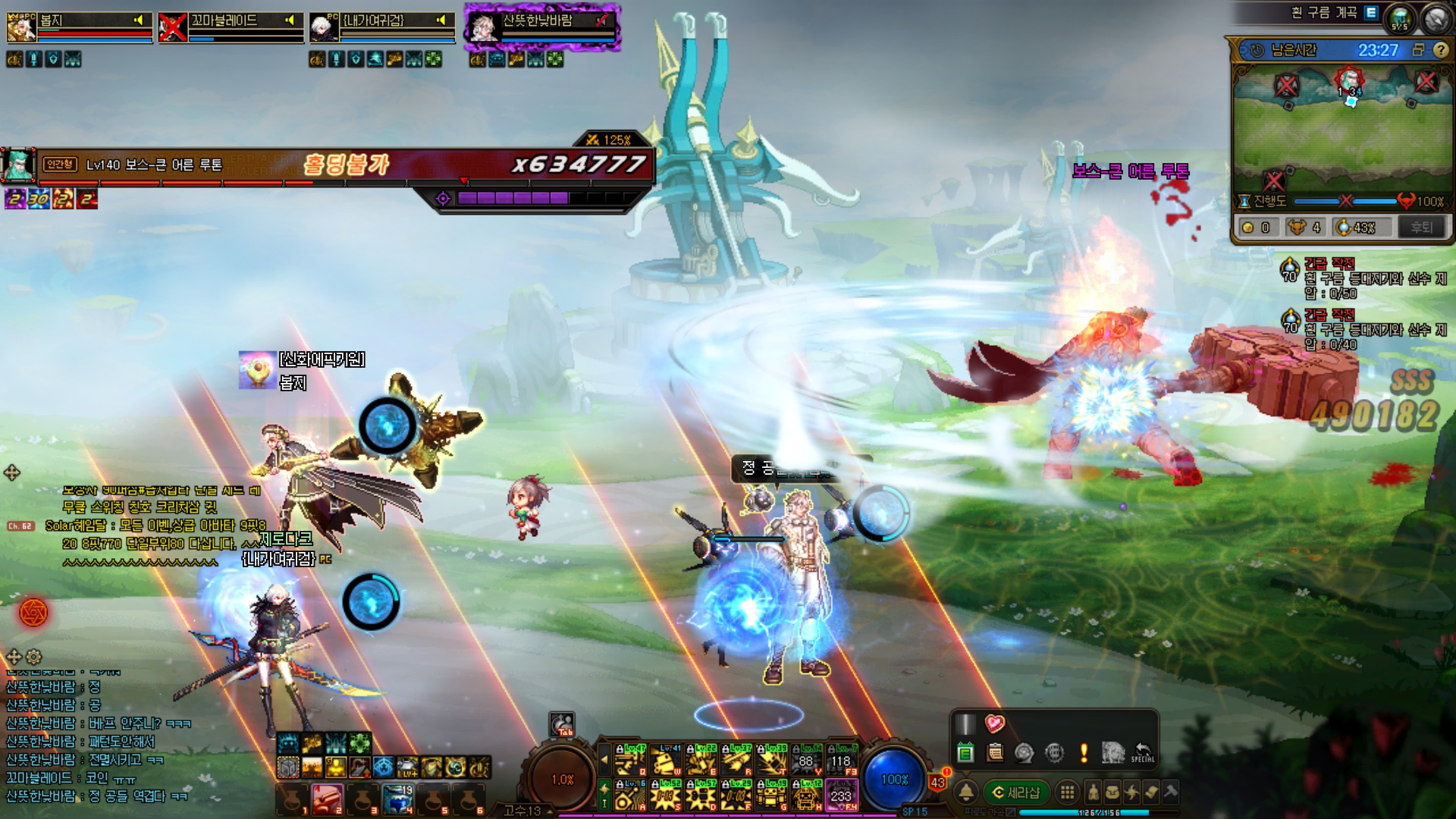
Task: Activate the Lv.41 skill on W slot
Action: coord(666,759)
